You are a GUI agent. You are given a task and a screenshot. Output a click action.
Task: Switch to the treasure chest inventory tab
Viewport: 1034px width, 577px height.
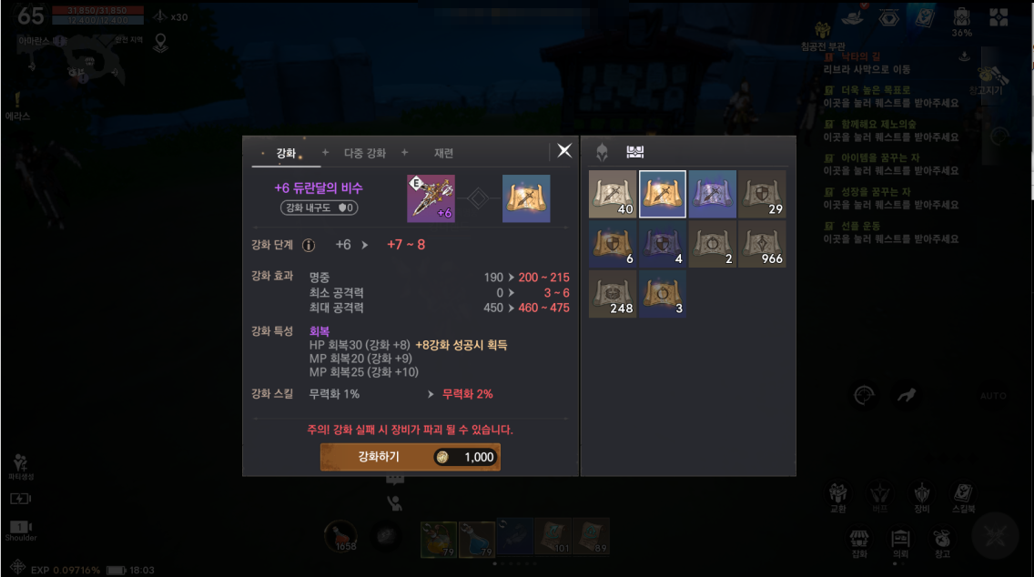click(x=635, y=152)
